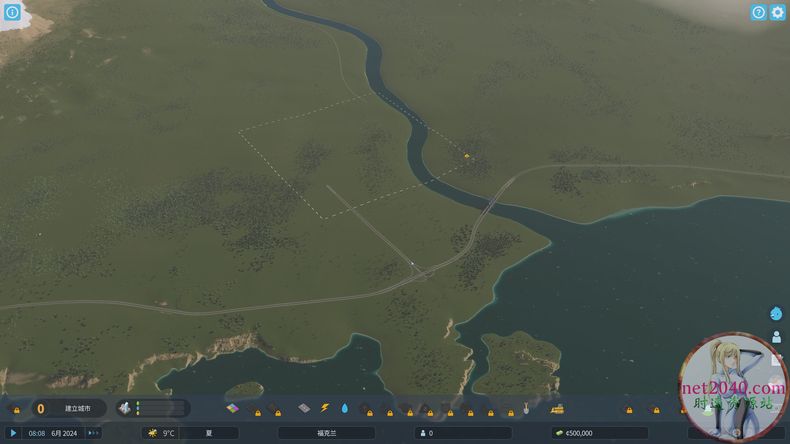
Task: Open the info views button
Action: click(x=12, y=12)
